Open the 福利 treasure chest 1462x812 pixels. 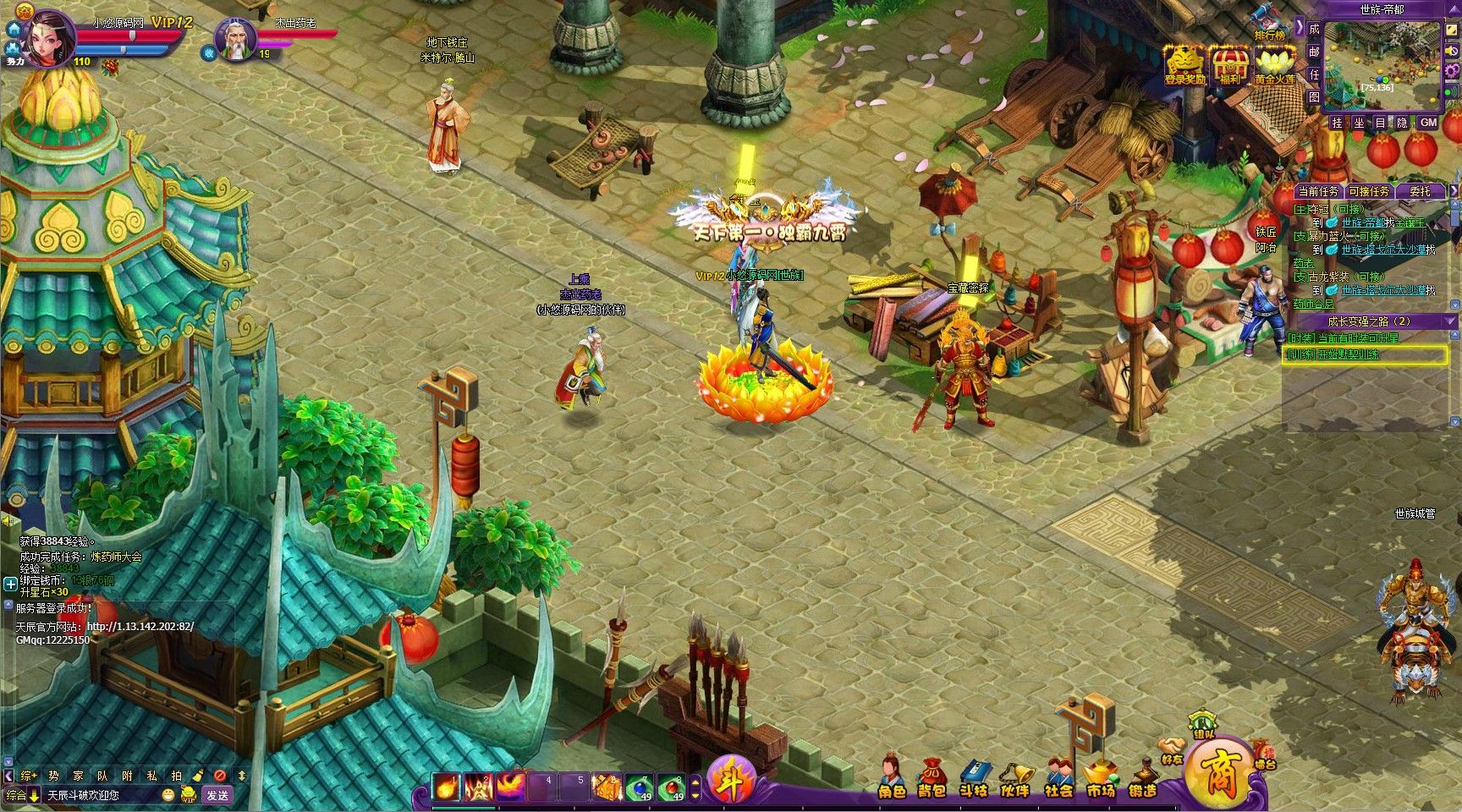pos(1229,64)
